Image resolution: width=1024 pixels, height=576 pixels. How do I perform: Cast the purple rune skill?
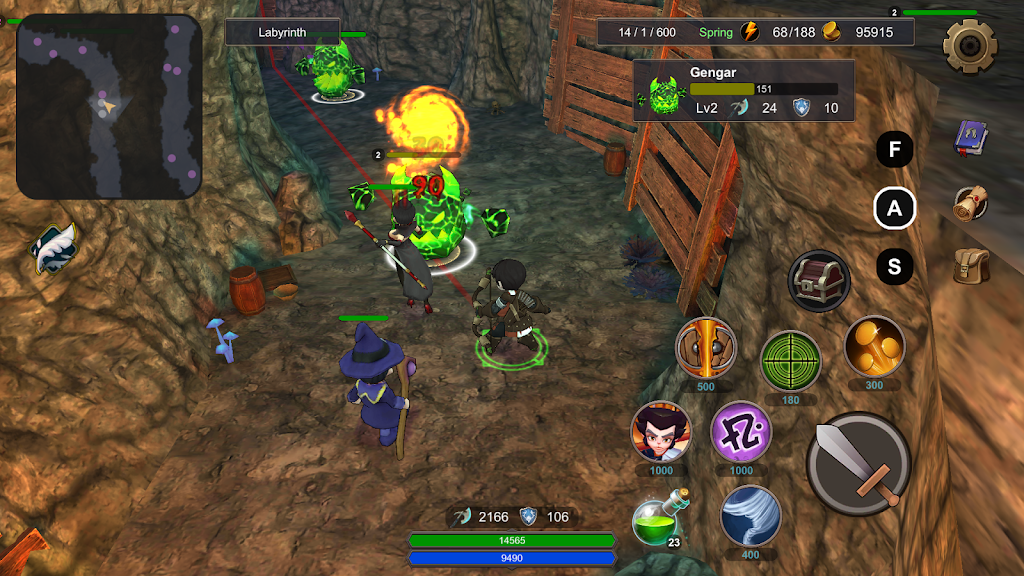coord(741,432)
